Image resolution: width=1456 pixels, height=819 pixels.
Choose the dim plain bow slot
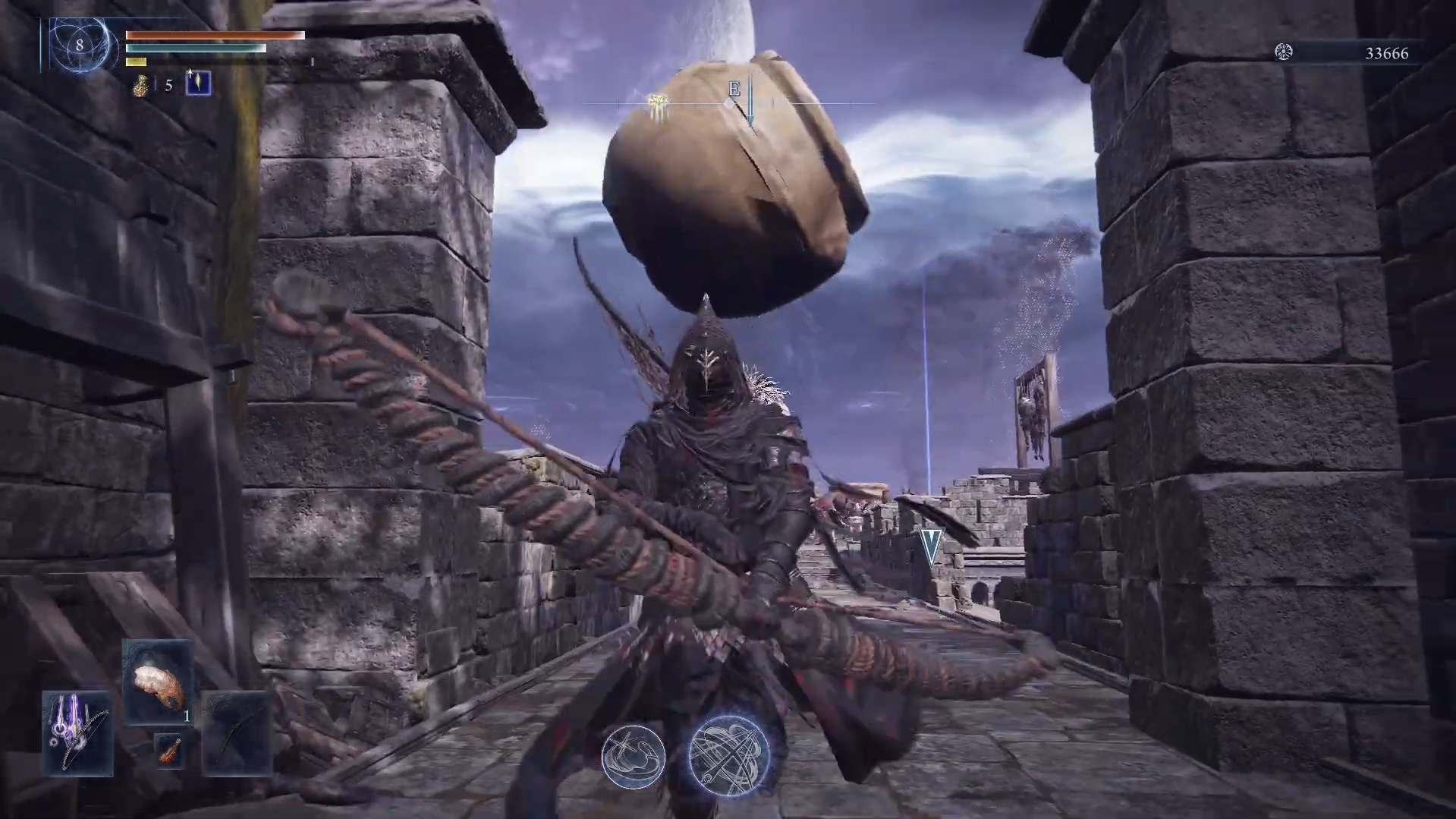pos(237,733)
